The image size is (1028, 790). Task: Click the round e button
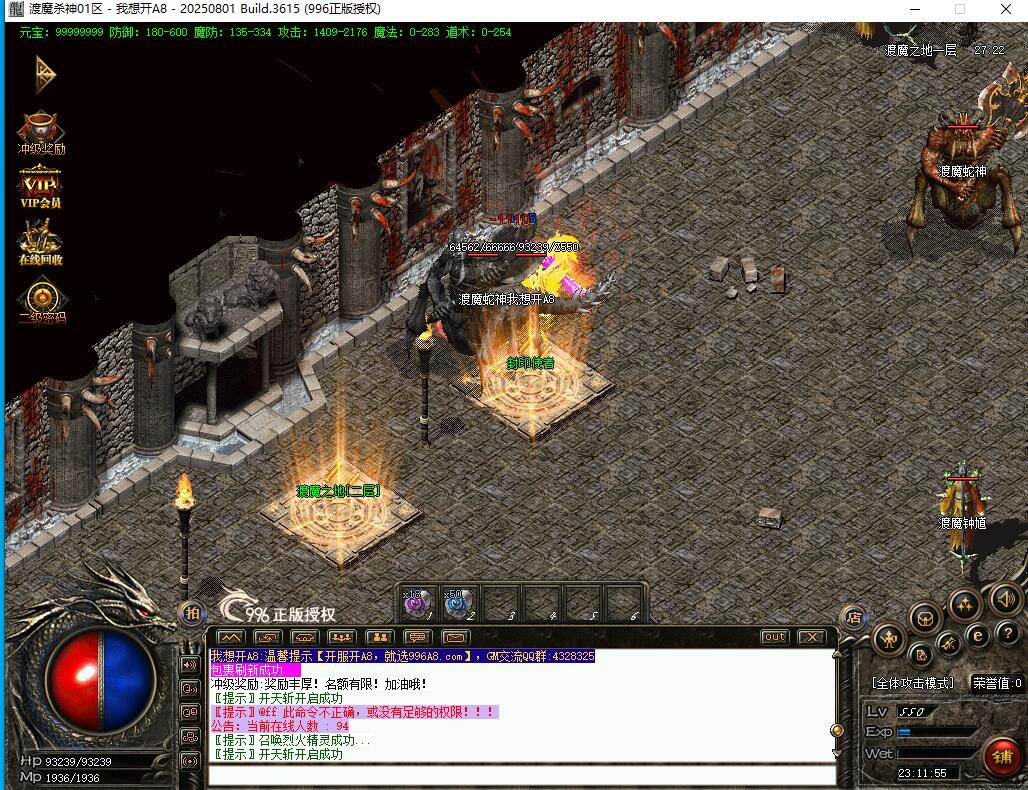coord(978,635)
